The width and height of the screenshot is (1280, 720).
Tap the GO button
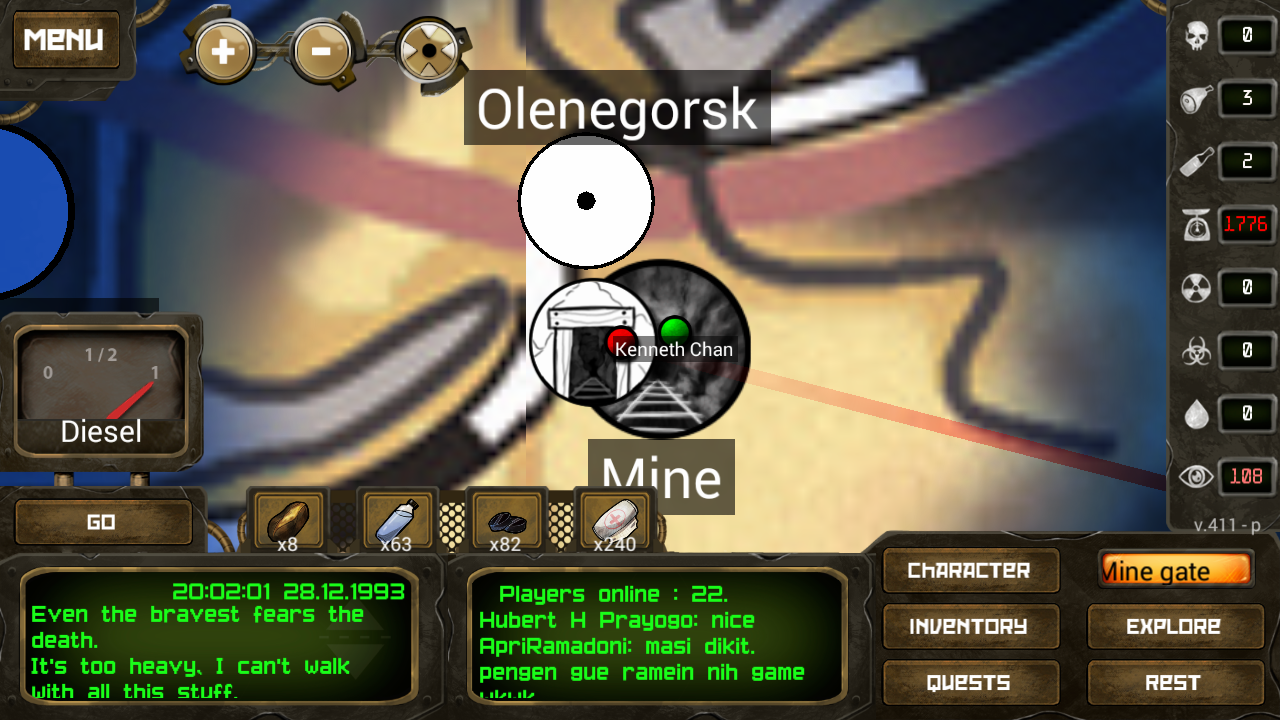click(x=102, y=522)
